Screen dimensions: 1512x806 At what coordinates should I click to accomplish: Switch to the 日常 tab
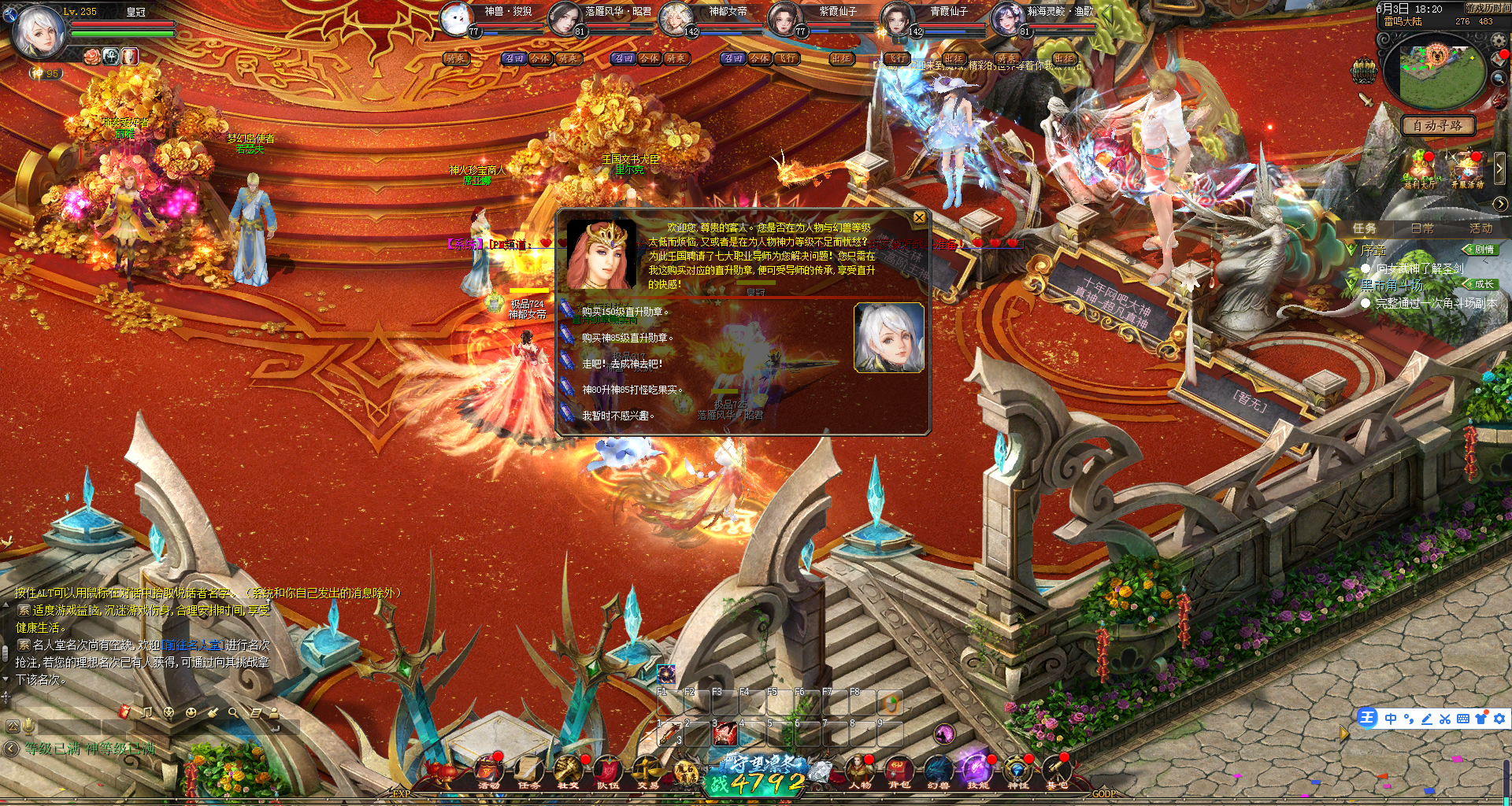coord(1422,228)
